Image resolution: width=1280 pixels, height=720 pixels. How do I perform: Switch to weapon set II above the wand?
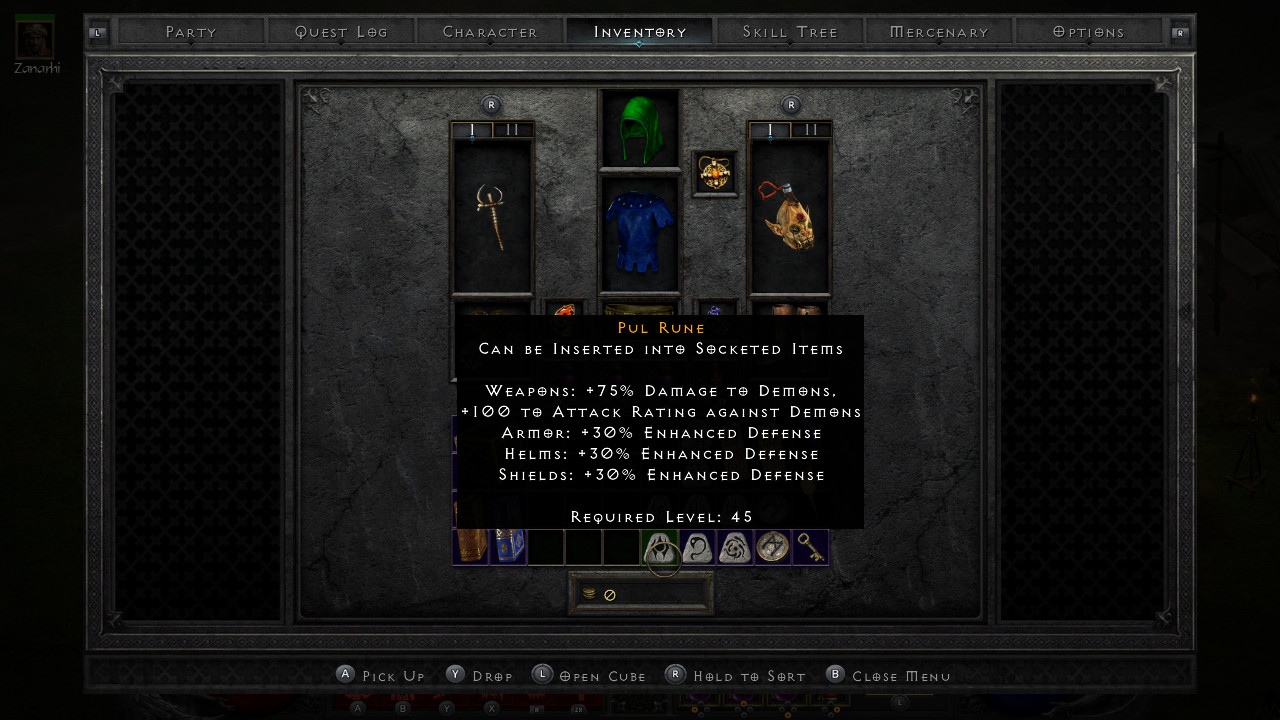coord(512,130)
